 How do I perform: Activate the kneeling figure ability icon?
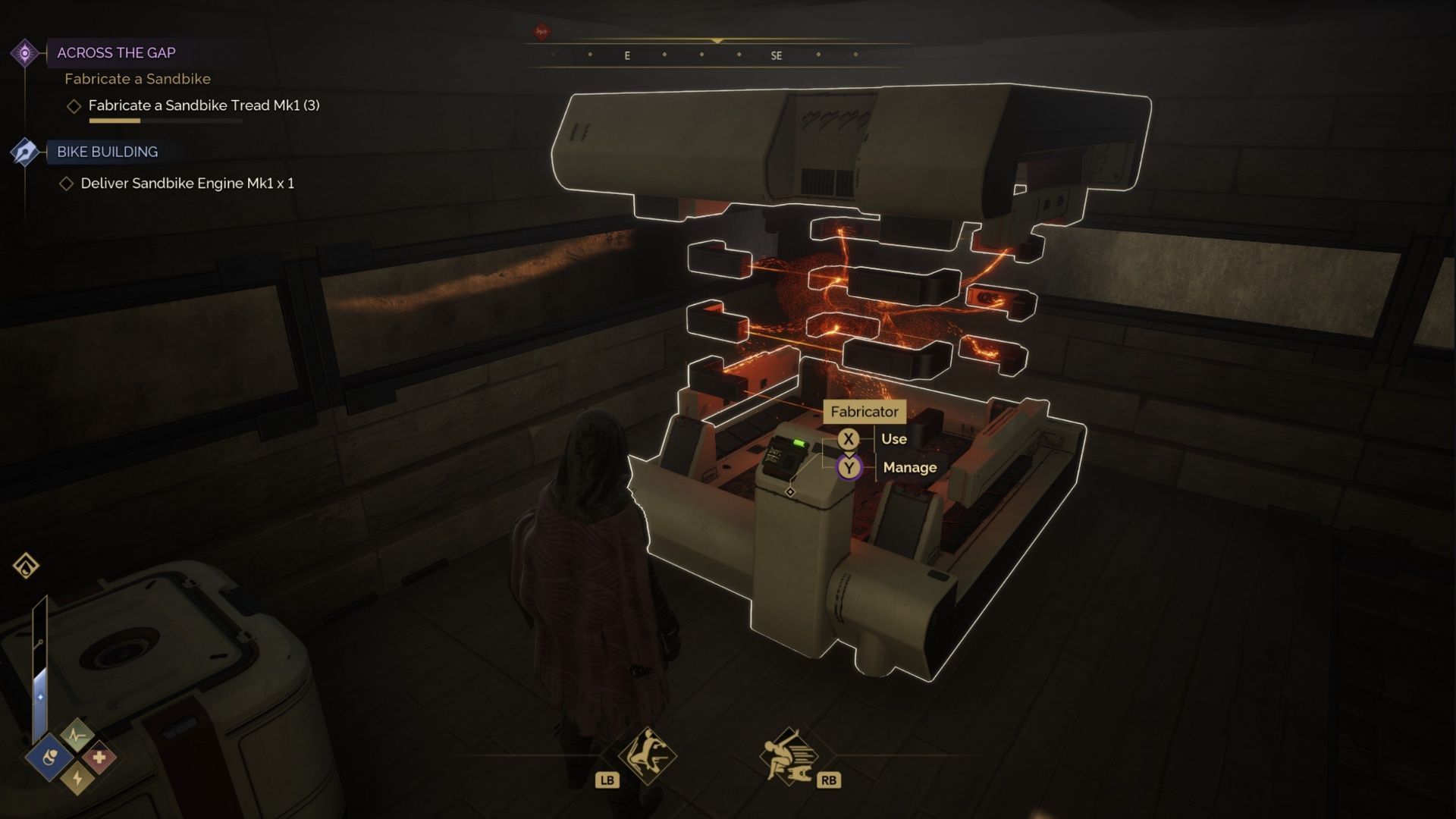click(647, 755)
